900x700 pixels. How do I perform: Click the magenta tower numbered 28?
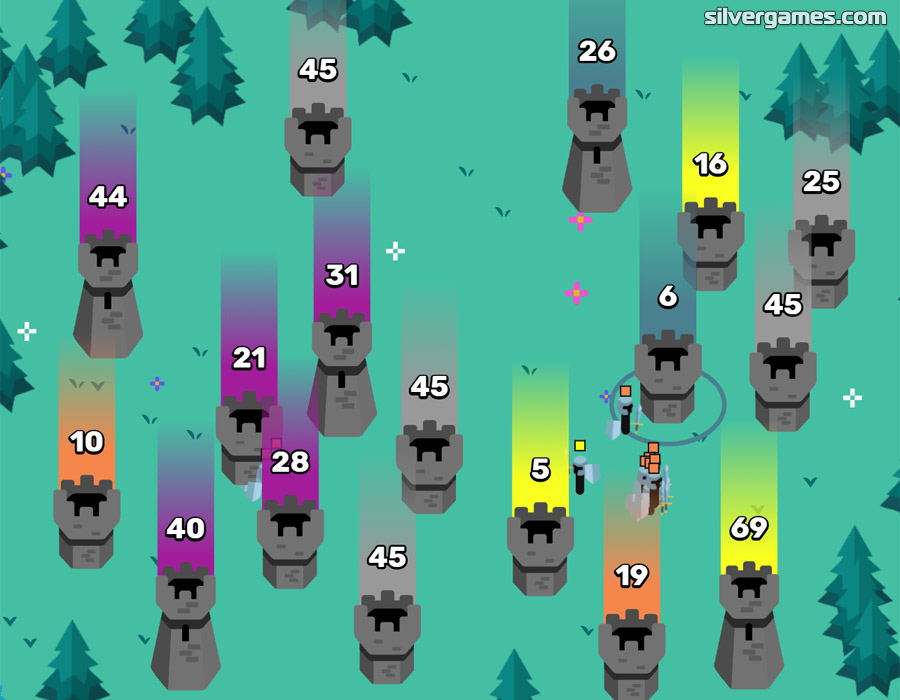click(x=290, y=540)
